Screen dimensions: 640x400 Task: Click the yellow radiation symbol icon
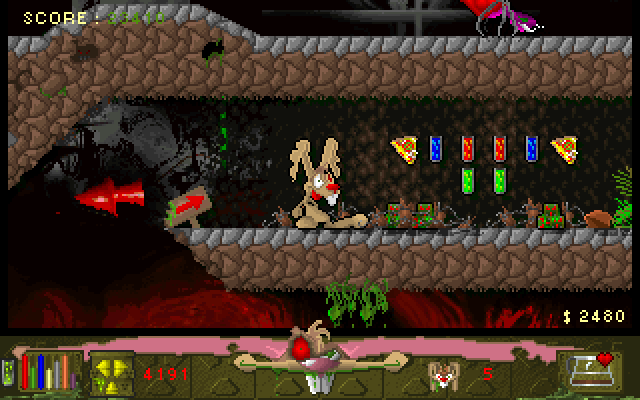[x=109, y=373]
